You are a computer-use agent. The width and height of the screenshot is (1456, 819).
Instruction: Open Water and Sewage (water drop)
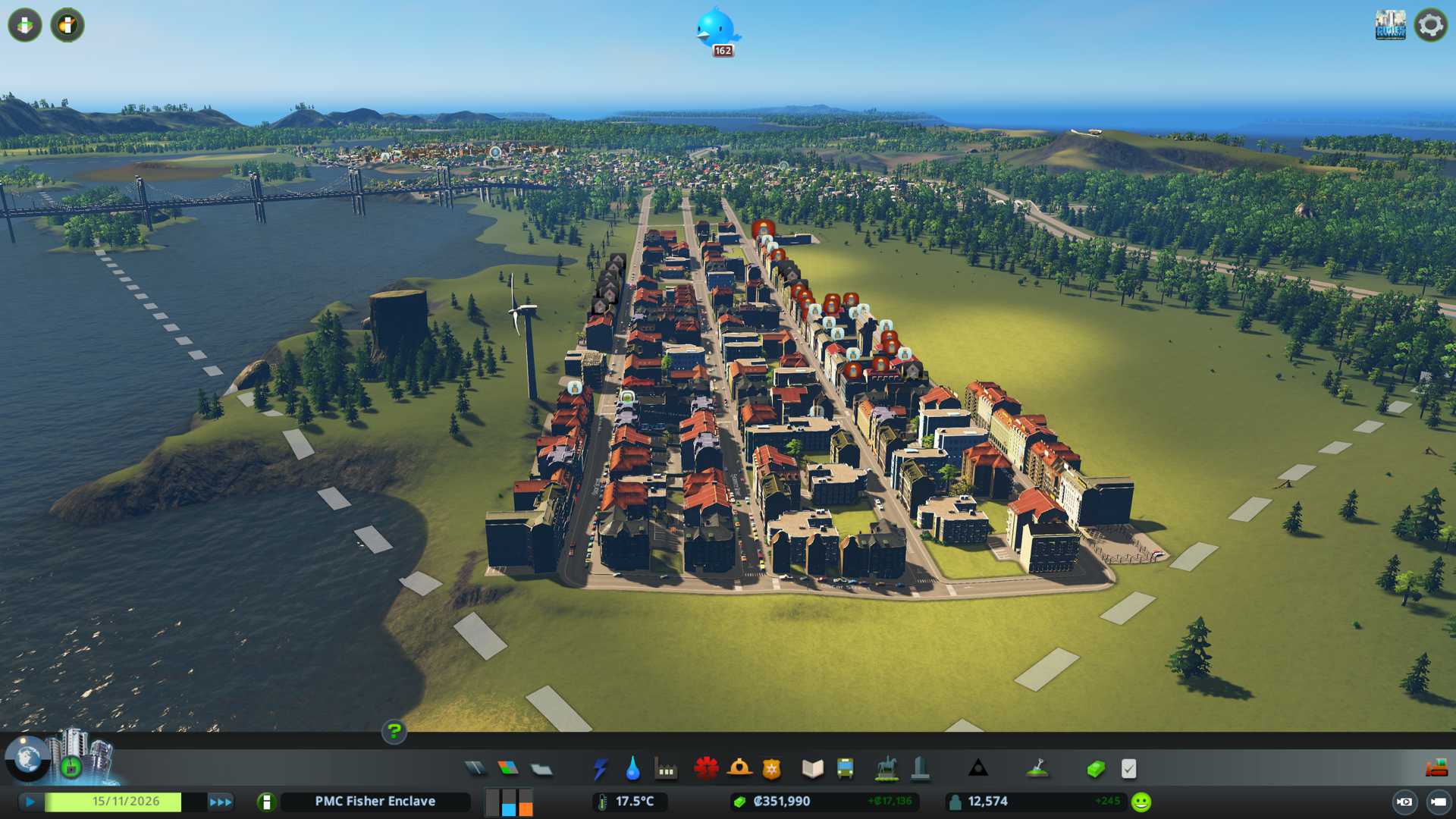coord(632,769)
